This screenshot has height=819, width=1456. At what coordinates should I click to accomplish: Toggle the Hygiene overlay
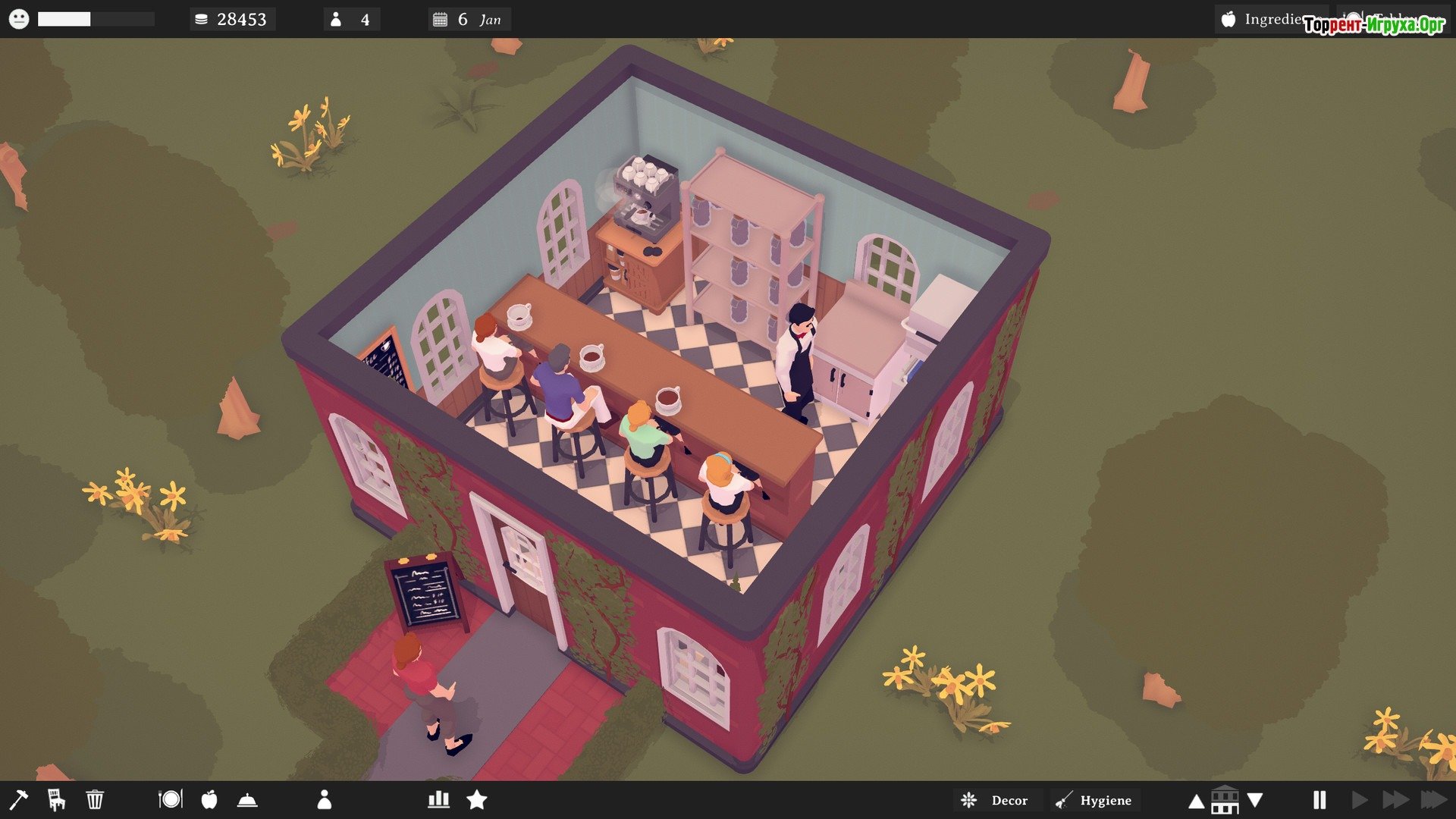(1097, 800)
